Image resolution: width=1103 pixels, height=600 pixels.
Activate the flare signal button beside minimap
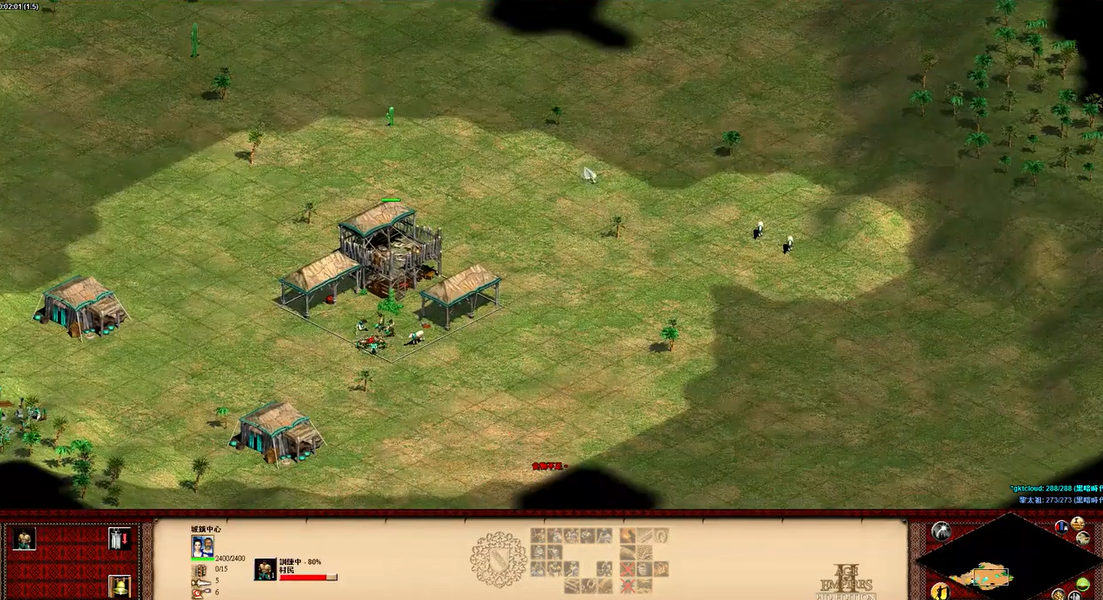[x=940, y=531]
